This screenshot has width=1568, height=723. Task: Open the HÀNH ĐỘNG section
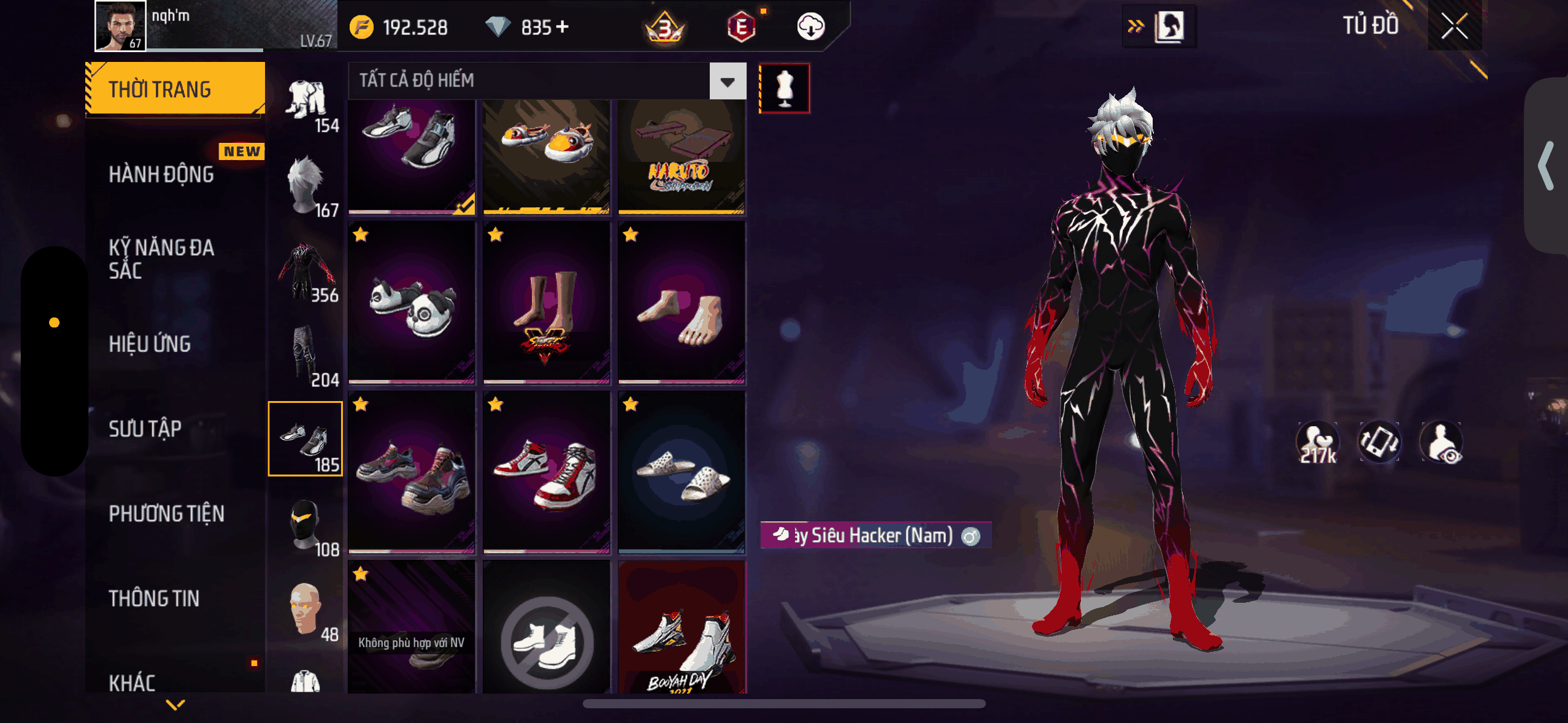(161, 175)
